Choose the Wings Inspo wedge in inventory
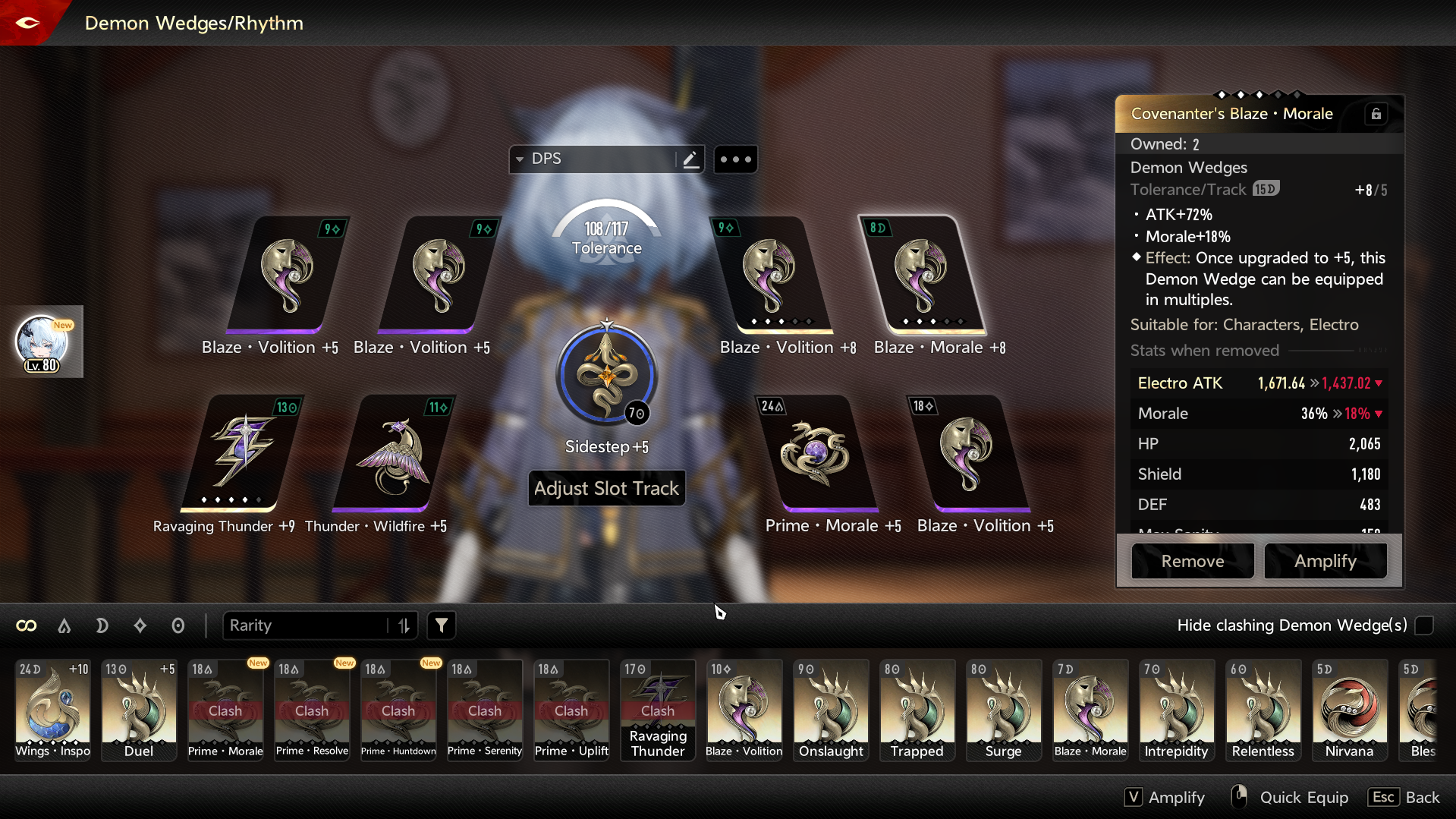The image size is (1456, 819). pyautogui.click(x=52, y=710)
